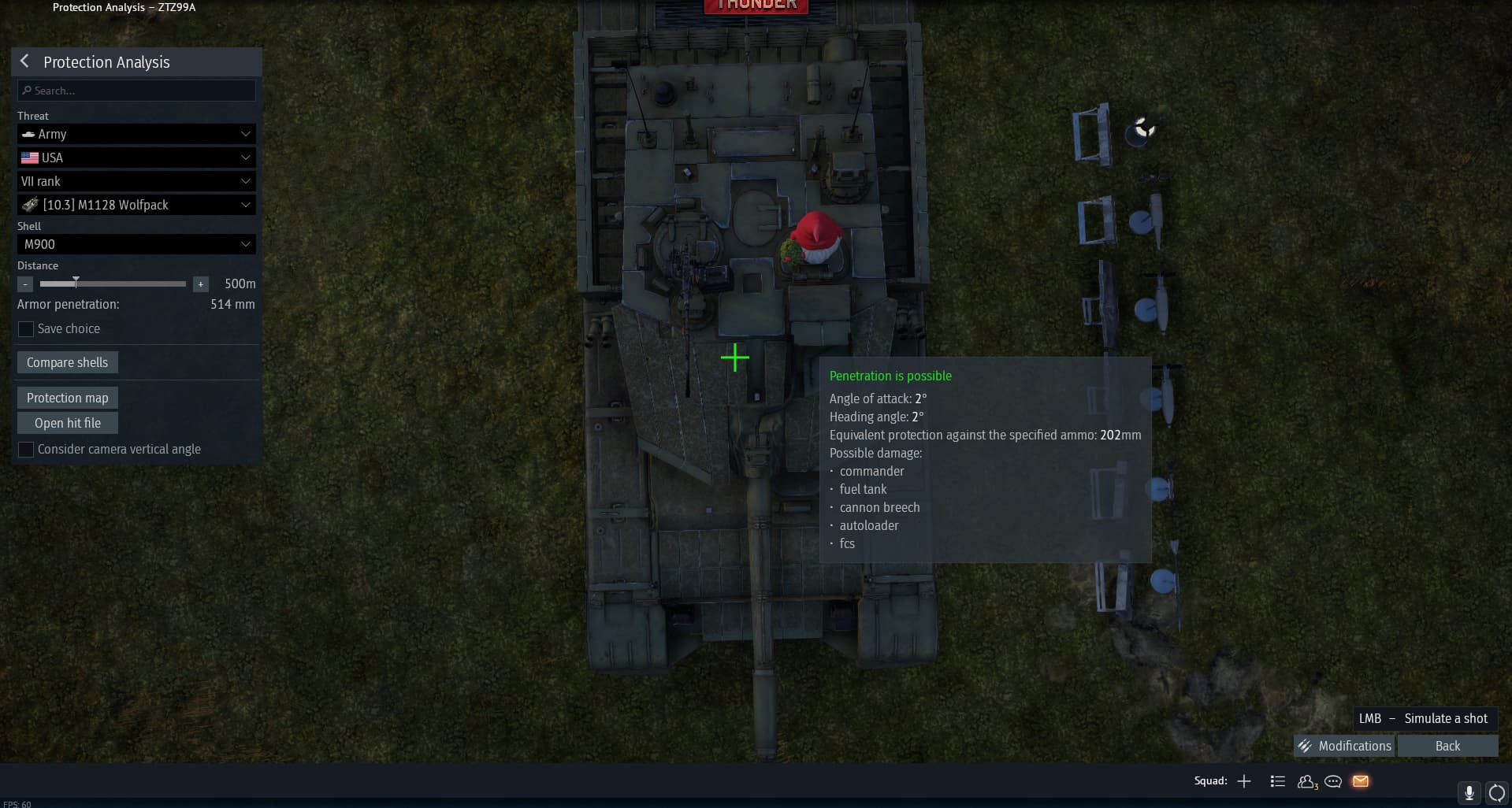Image resolution: width=1512 pixels, height=808 pixels.
Task: Open the USA nation dropdown
Action: (136, 158)
